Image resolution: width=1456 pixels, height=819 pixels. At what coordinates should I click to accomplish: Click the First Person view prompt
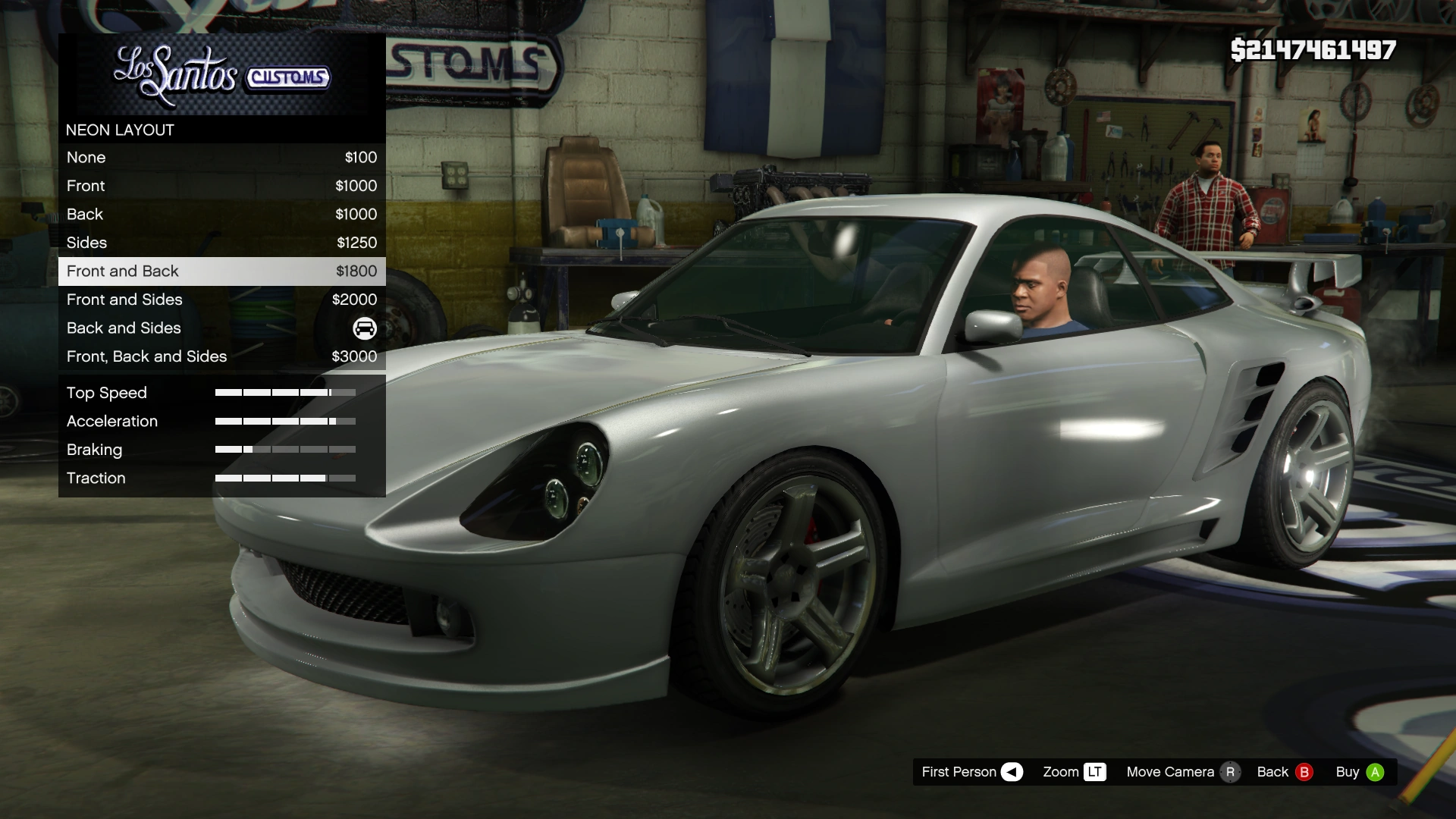[971, 772]
